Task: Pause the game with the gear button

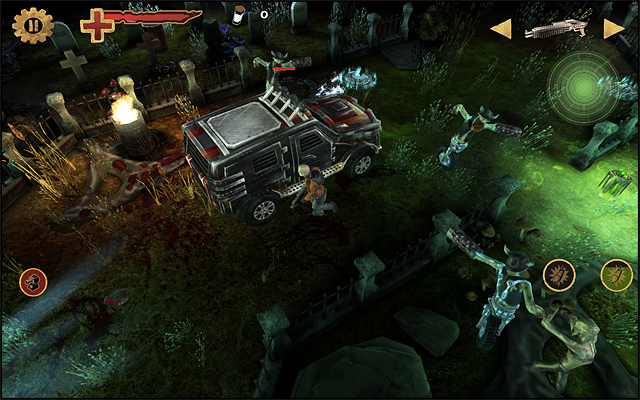Action: (33, 24)
